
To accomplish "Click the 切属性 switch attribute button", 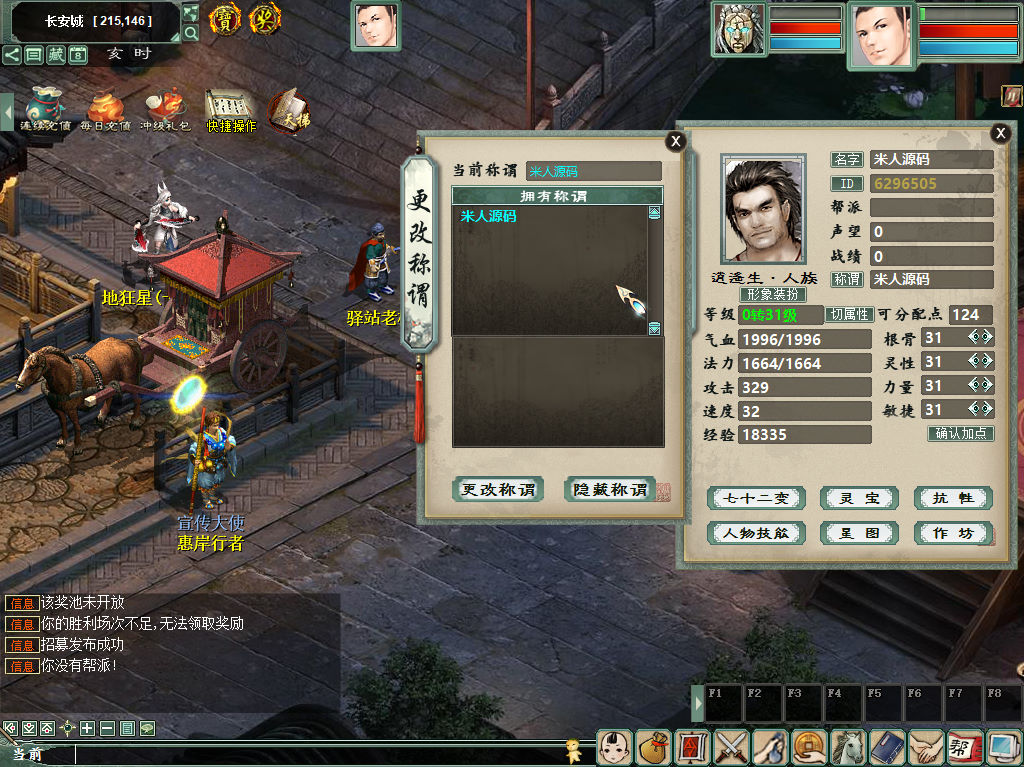I will pyautogui.click(x=850, y=314).
